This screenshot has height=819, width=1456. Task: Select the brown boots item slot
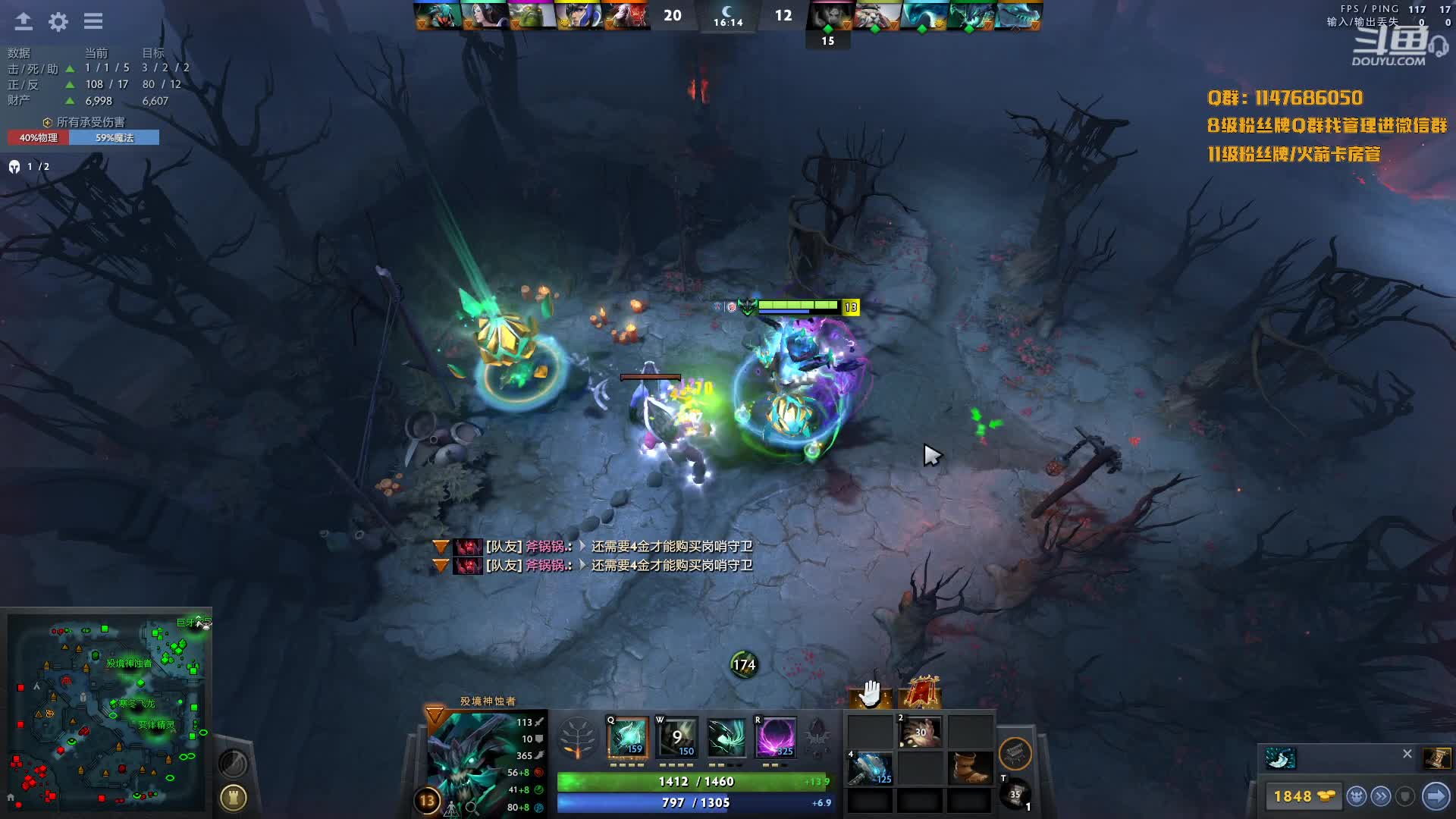click(971, 769)
